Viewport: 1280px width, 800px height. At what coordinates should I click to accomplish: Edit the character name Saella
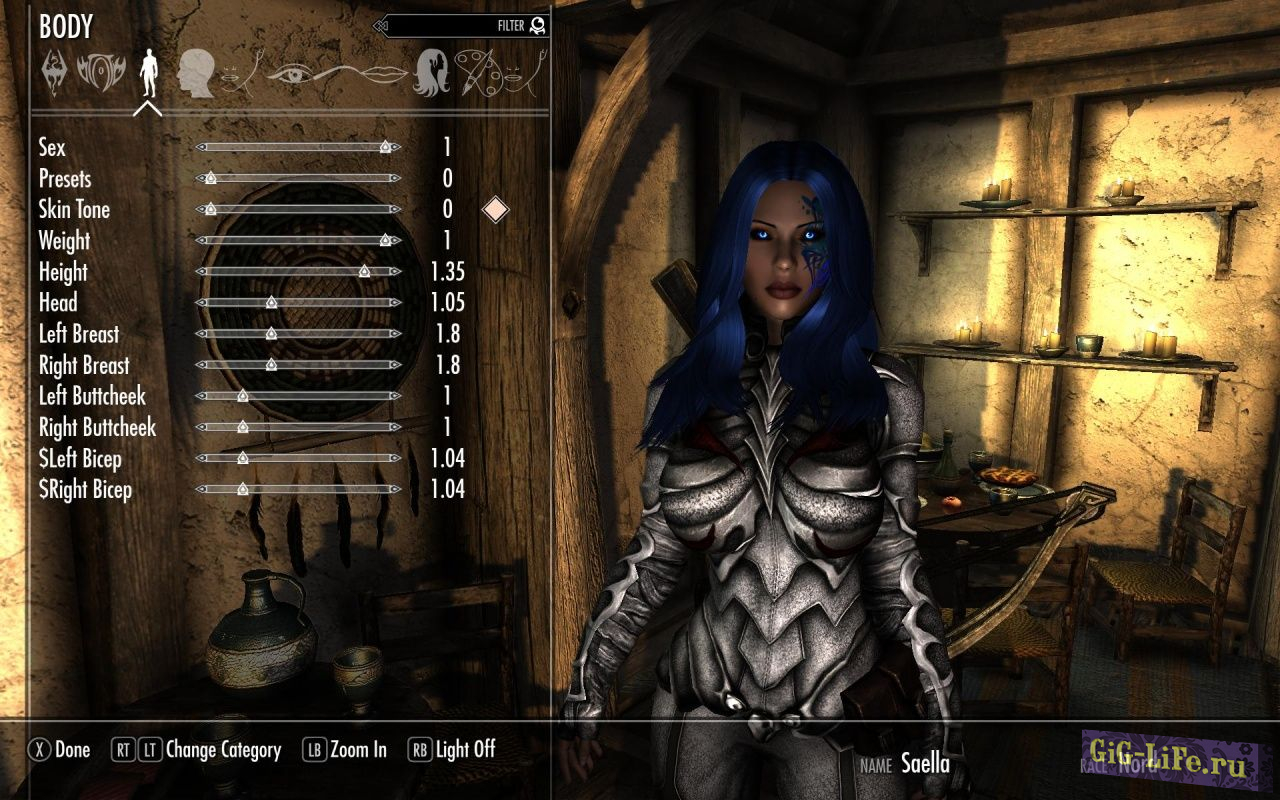(x=925, y=764)
